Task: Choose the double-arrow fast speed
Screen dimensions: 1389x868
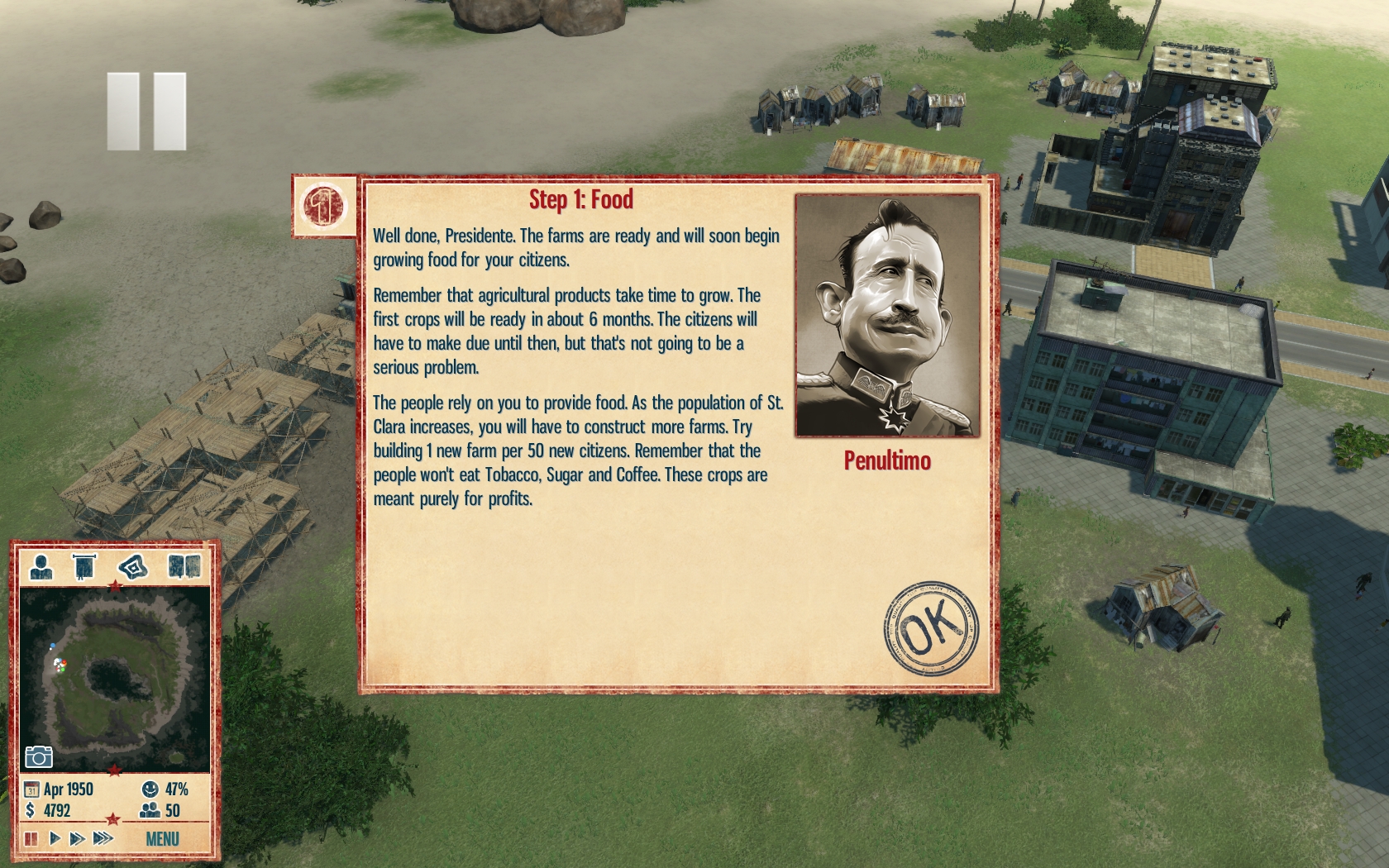Action: point(78,838)
